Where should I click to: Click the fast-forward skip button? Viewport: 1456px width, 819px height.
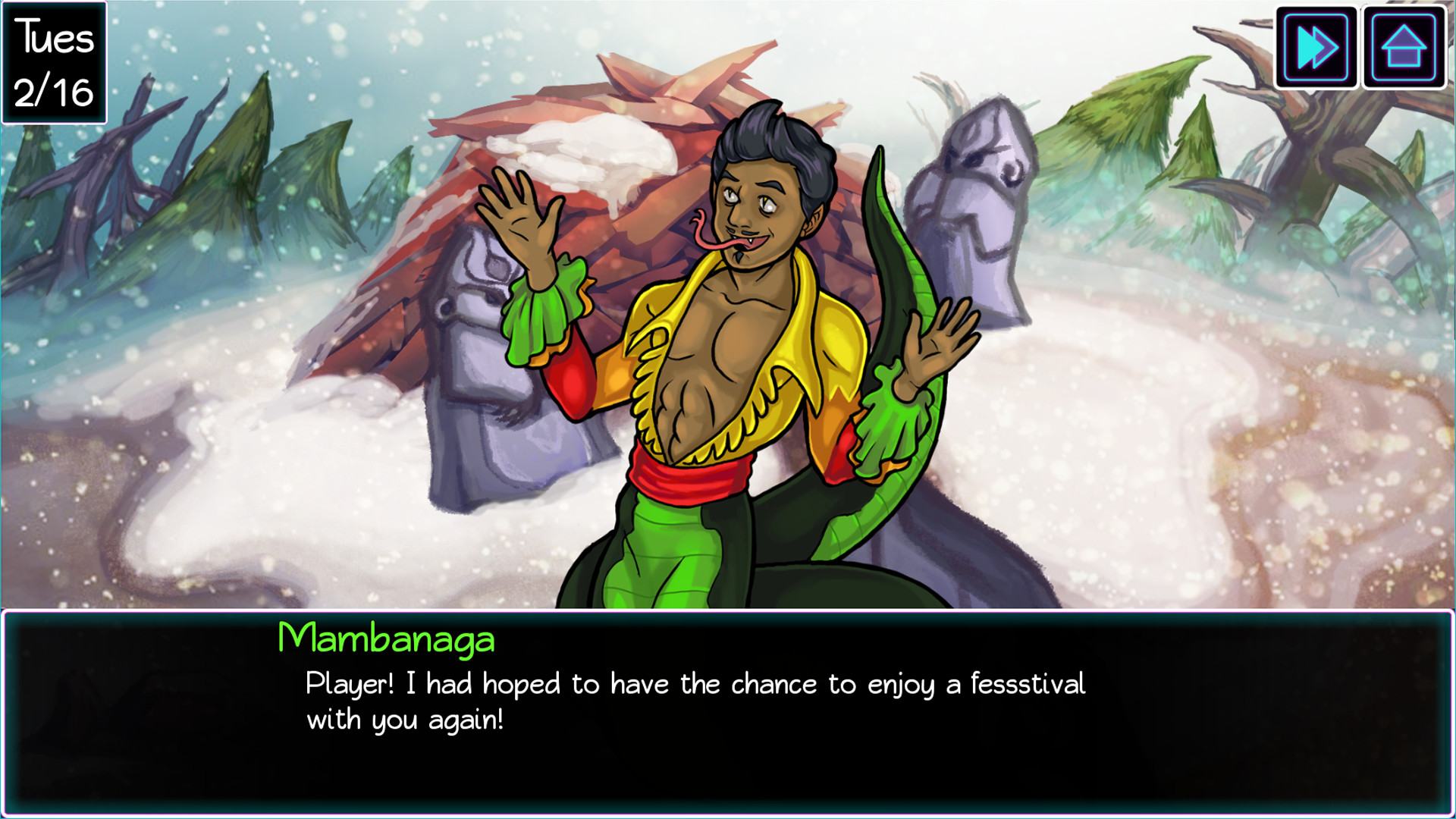[x=1316, y=48]
